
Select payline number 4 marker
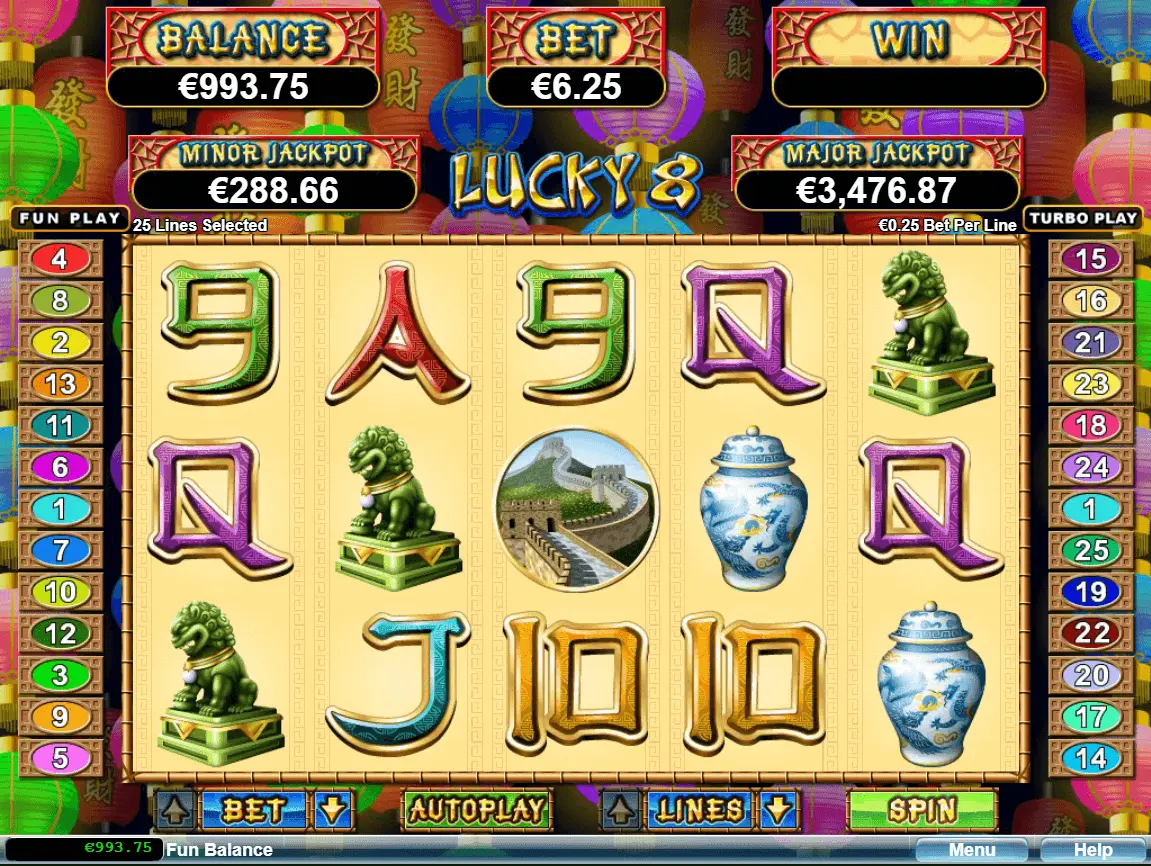pos(60,260)
